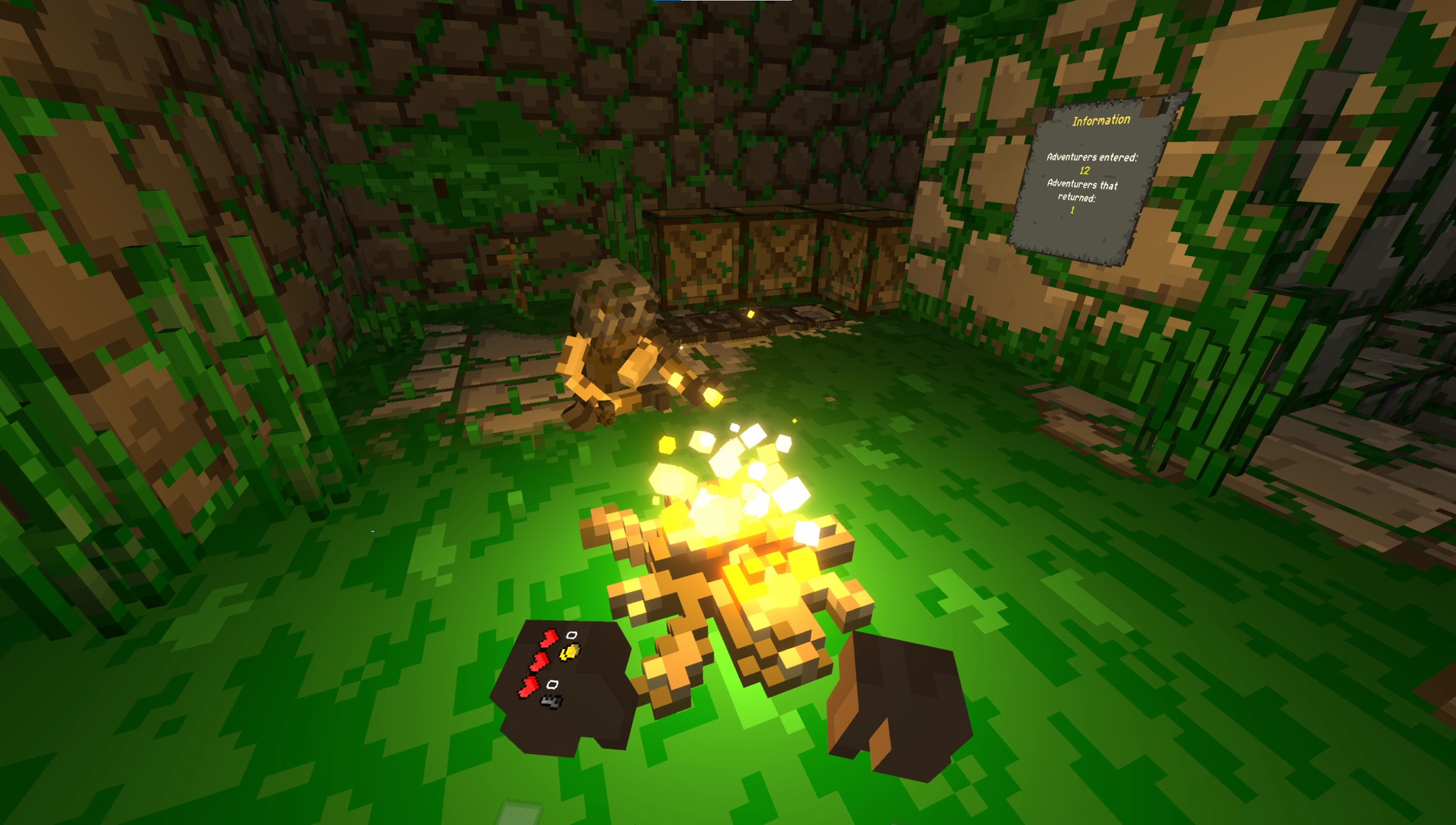1456x825 pixels.
Task: Toggle the empty ring slot beside the coin
Action: [x=572, y=636]
